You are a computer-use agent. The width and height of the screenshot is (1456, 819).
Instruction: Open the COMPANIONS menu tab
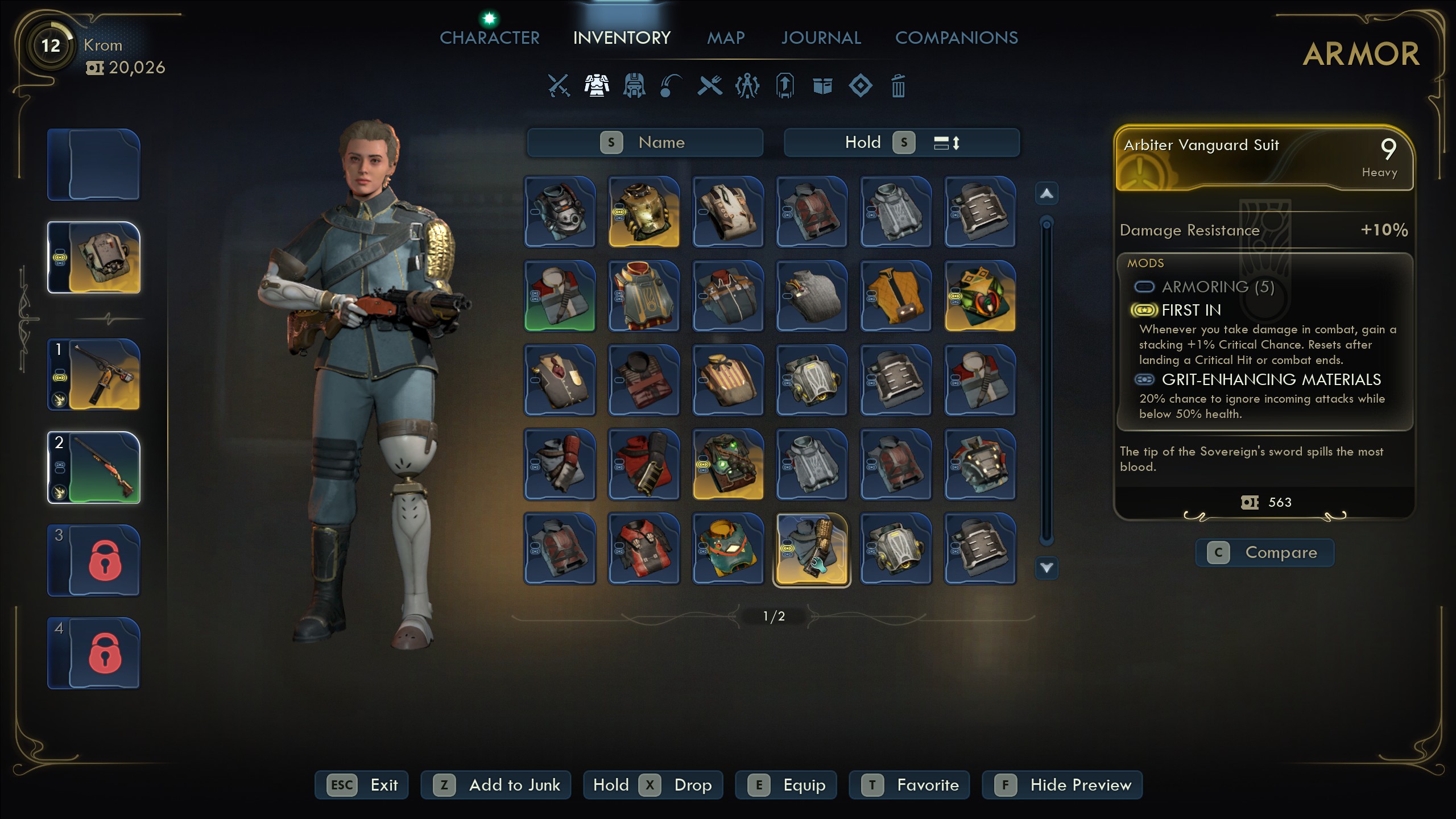[x=957, y=38]
